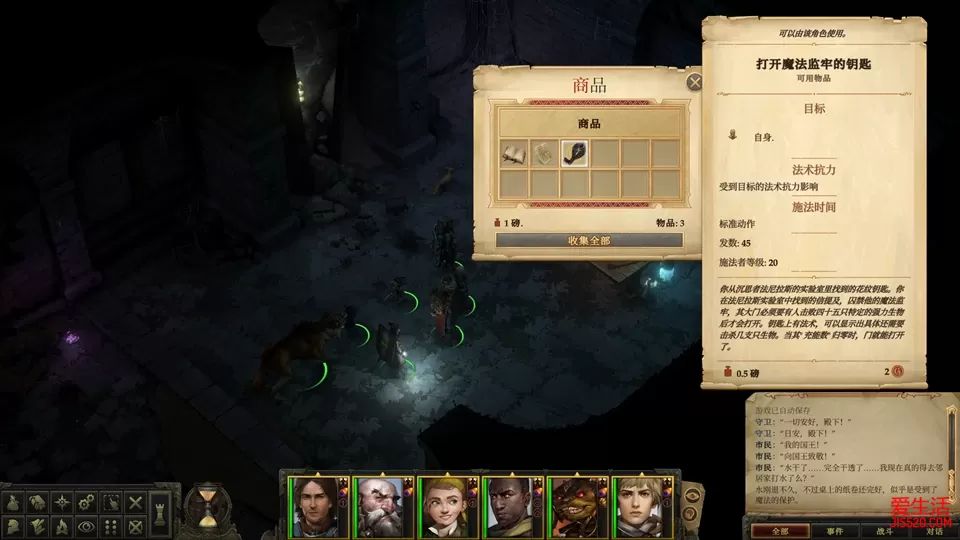Click the hourglass pause control
Image resolution: width=960 pixels, height=540 pixels.
(x=208, y=507)
